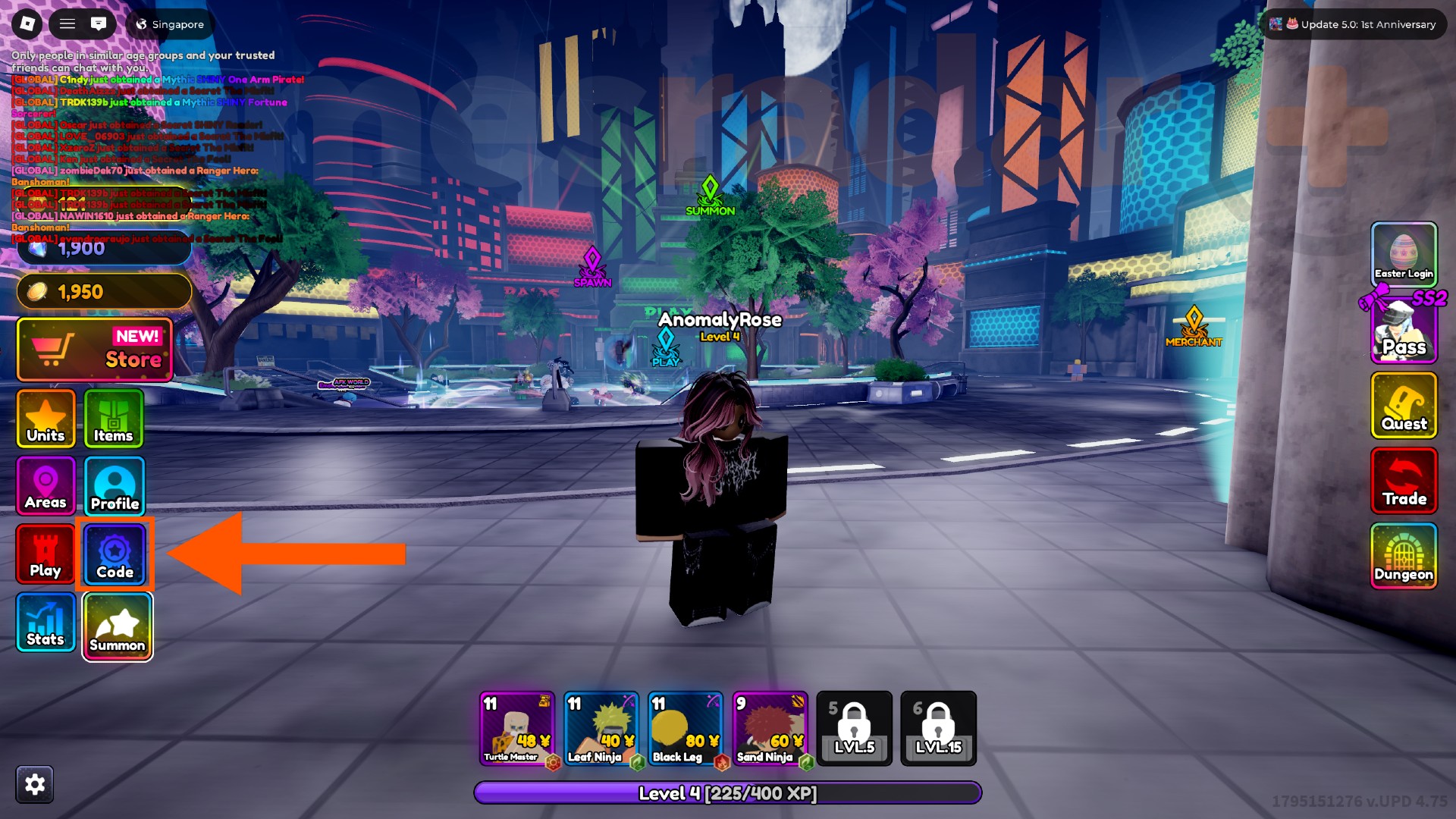Open the Play mode menu

pyautogui.click(x=45, y=554)
